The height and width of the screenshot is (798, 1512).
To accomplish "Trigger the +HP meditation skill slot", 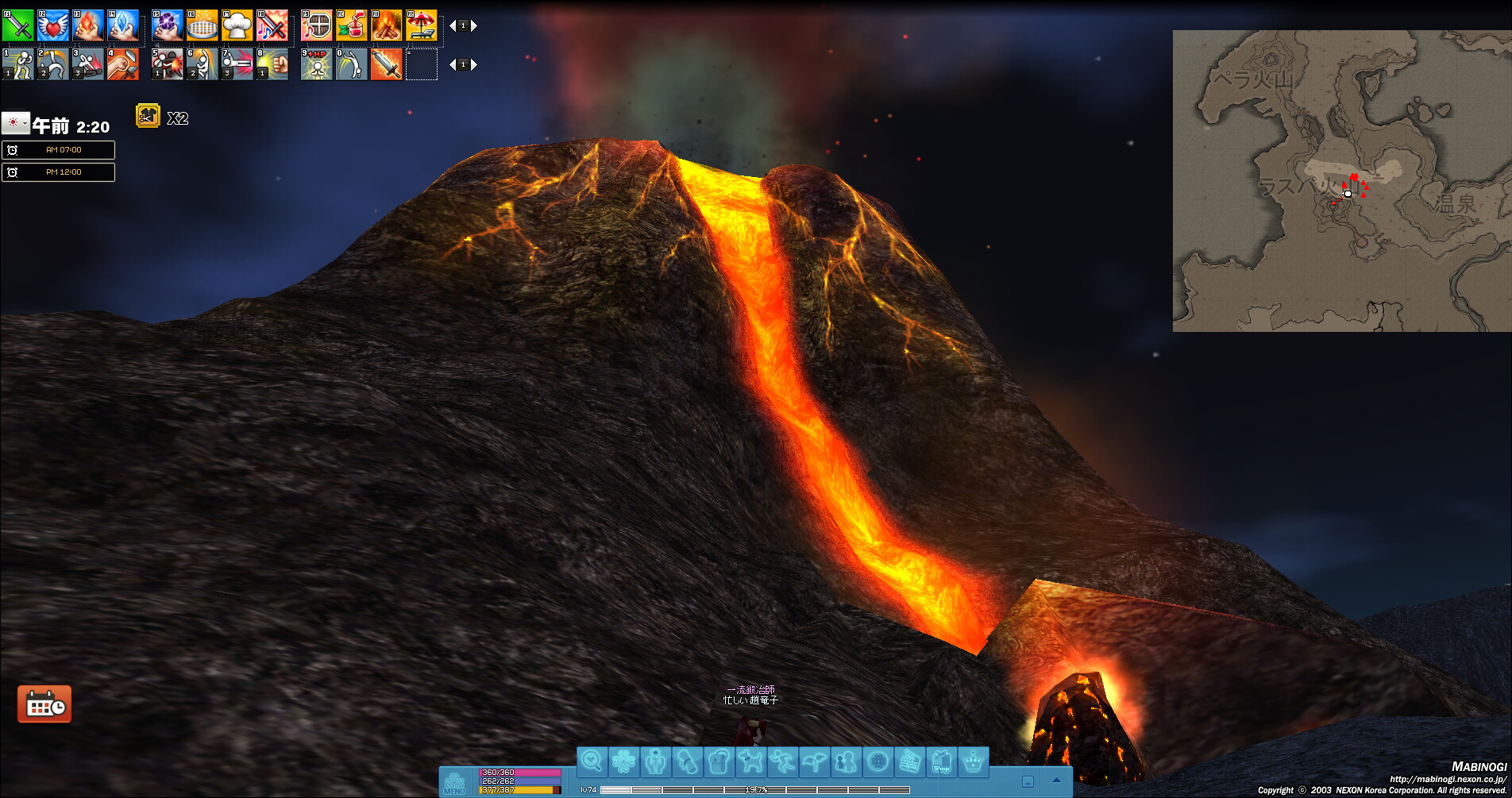I will (x=316, y=64).
